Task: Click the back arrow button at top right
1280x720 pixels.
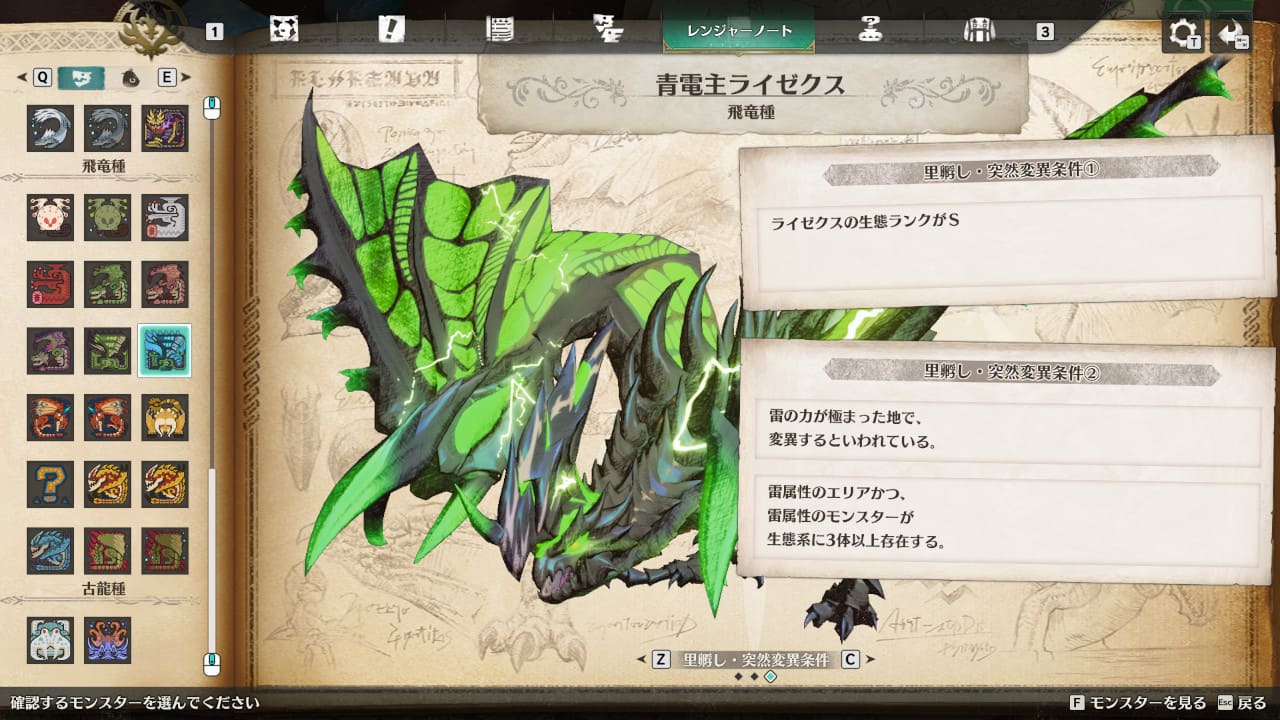Action: 1231,34
